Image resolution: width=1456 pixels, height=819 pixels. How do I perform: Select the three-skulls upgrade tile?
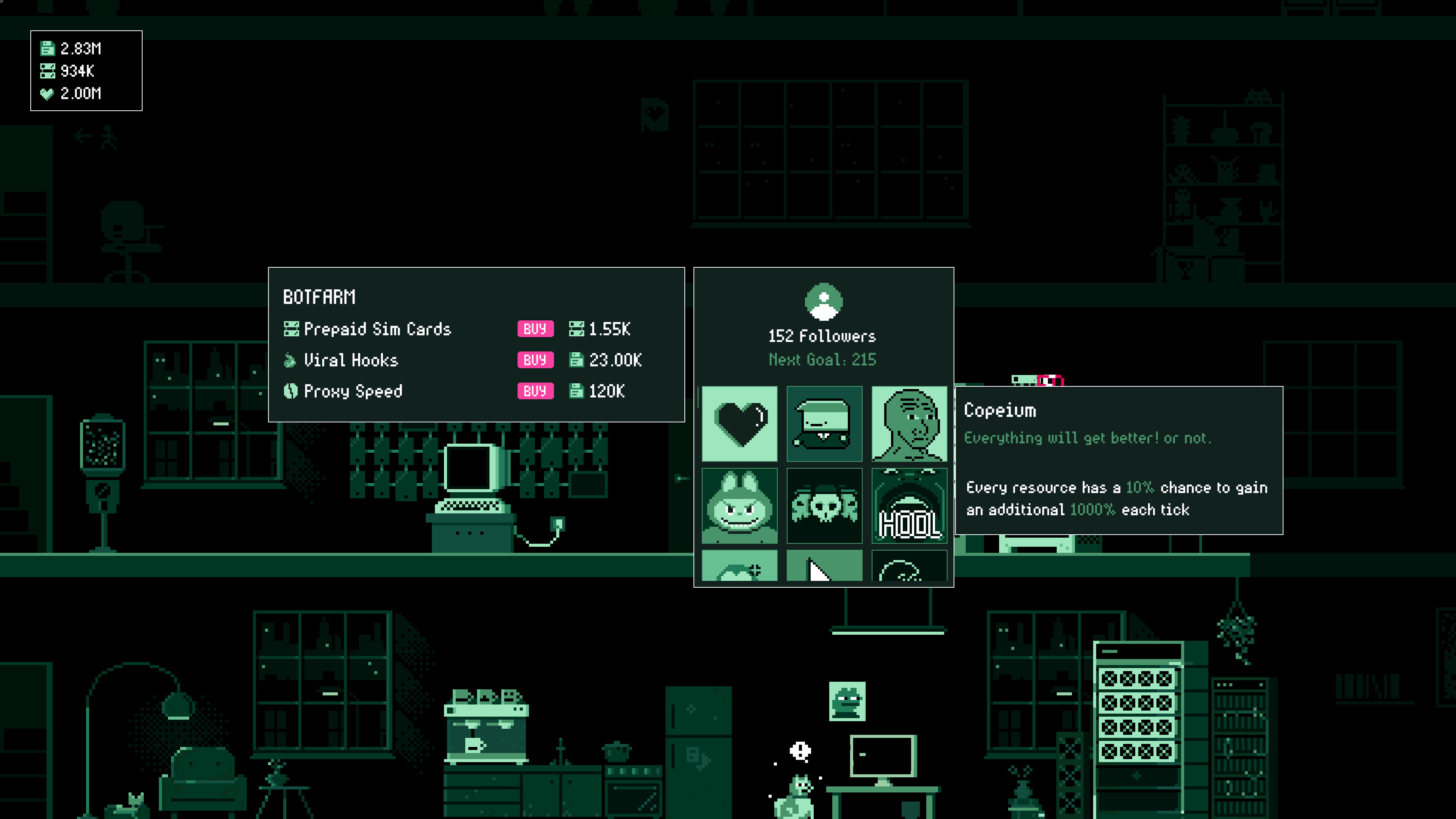[824, 506]
